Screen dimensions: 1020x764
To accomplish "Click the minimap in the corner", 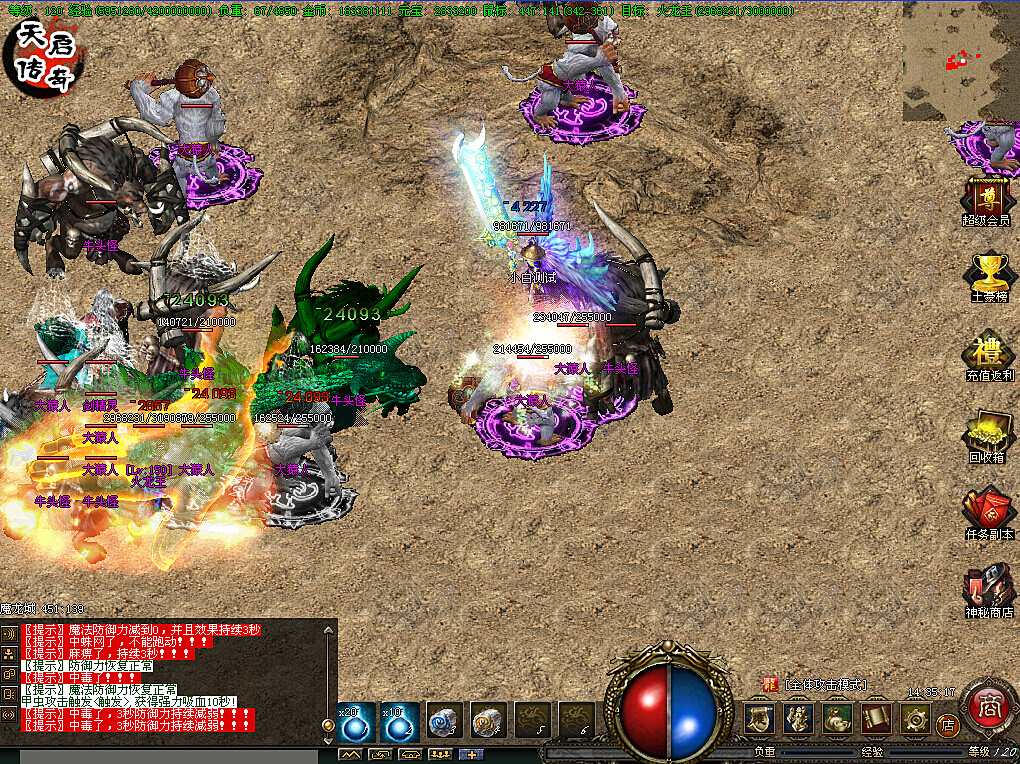I will [x=959, y=61].
